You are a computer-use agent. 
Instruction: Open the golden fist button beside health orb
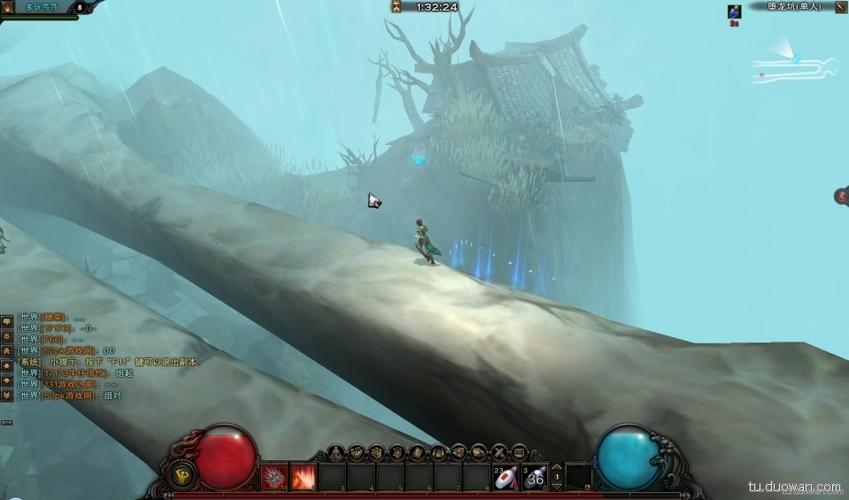[183, 476]
